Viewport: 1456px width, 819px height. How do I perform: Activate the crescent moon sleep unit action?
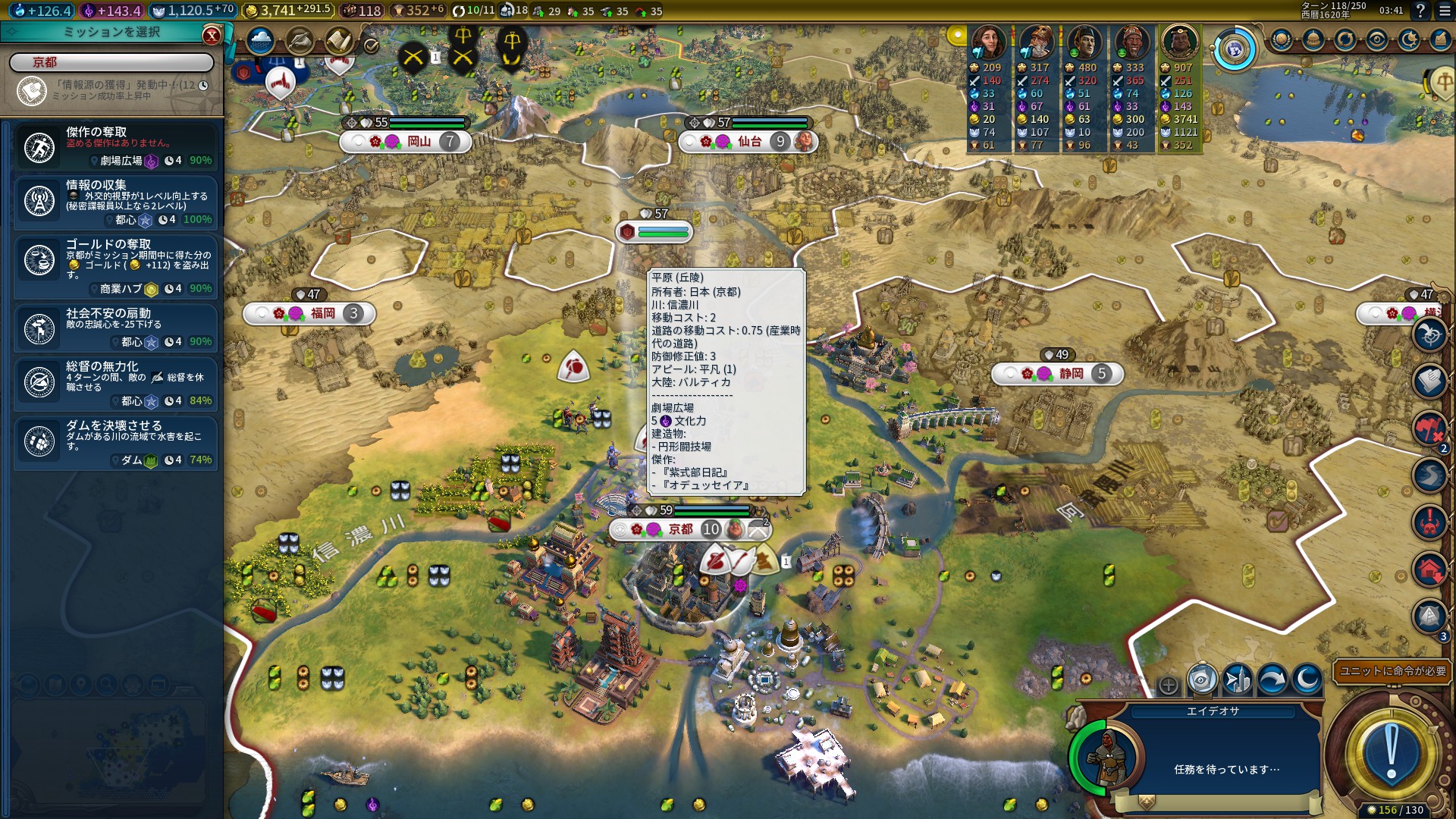tap(1307, 680)
